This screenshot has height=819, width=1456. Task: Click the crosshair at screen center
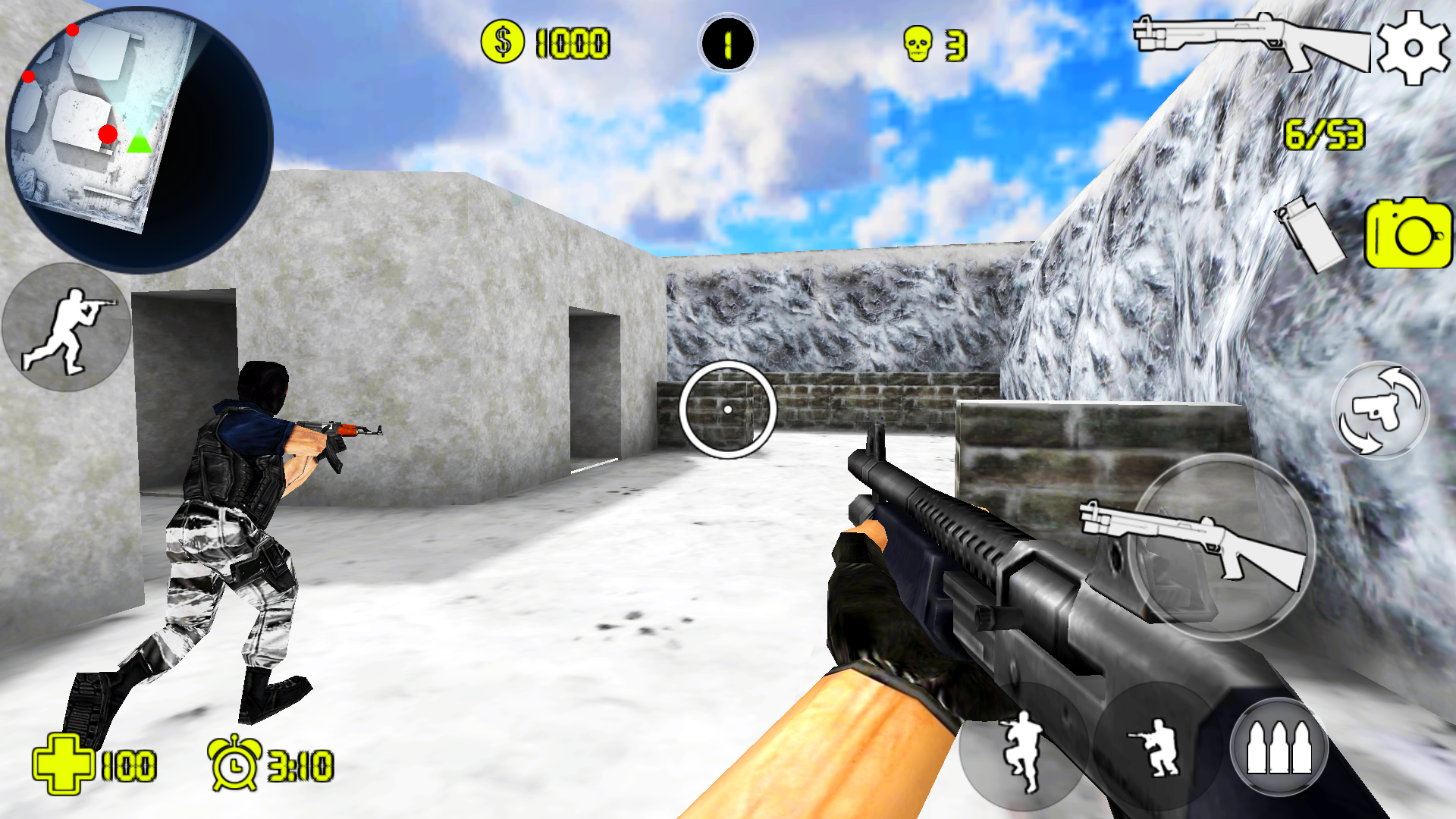point(728,409)
